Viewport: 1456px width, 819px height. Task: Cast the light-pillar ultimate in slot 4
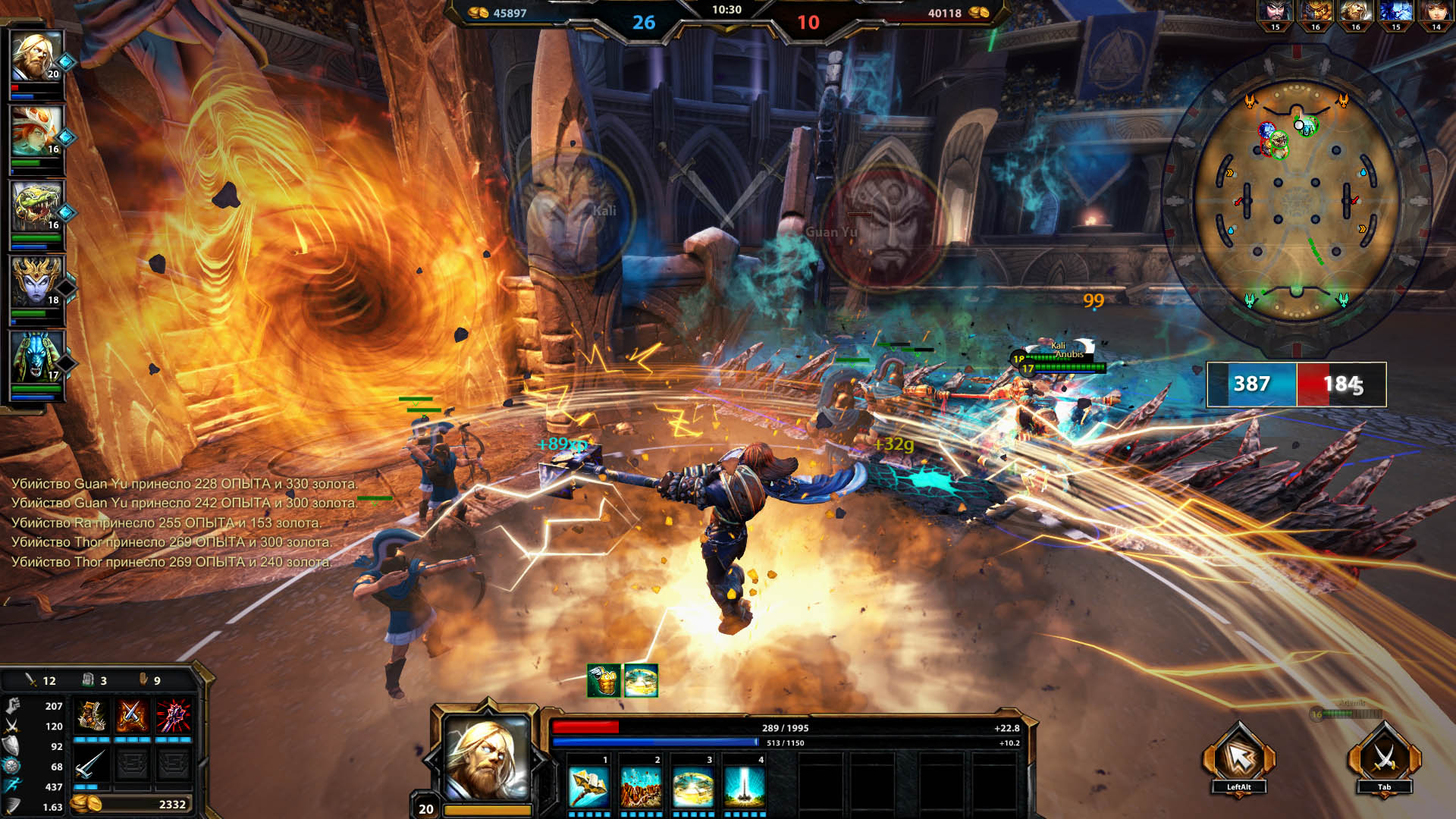tap(744, 787)
